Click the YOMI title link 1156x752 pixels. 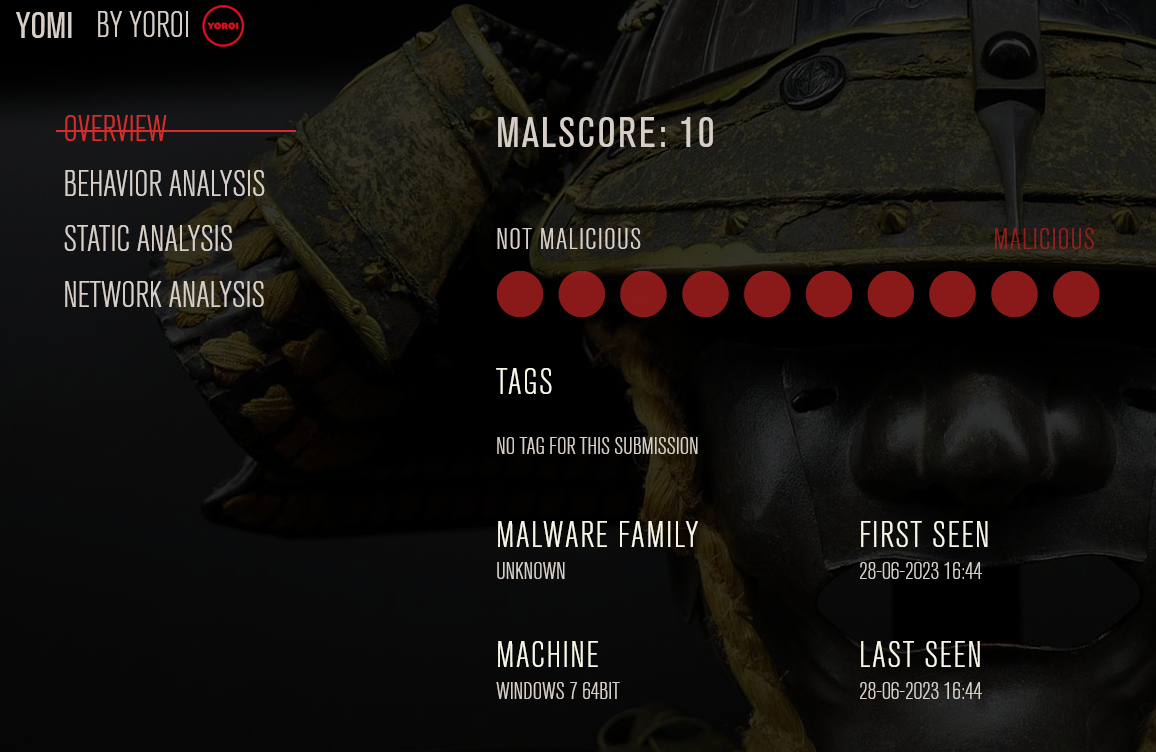(x=45, y=27)
